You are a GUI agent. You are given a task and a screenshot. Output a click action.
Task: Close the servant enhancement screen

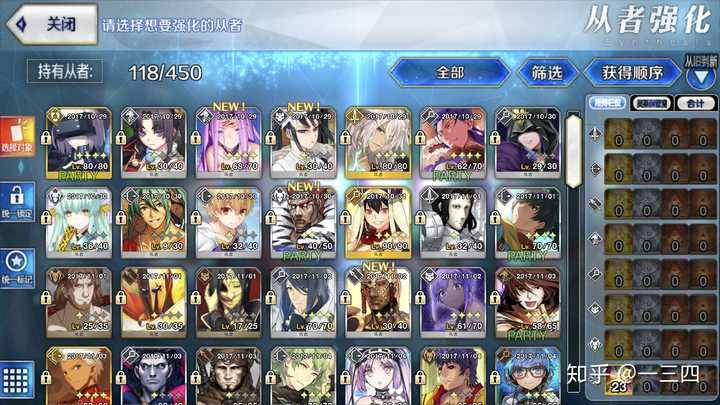point(50,24)
